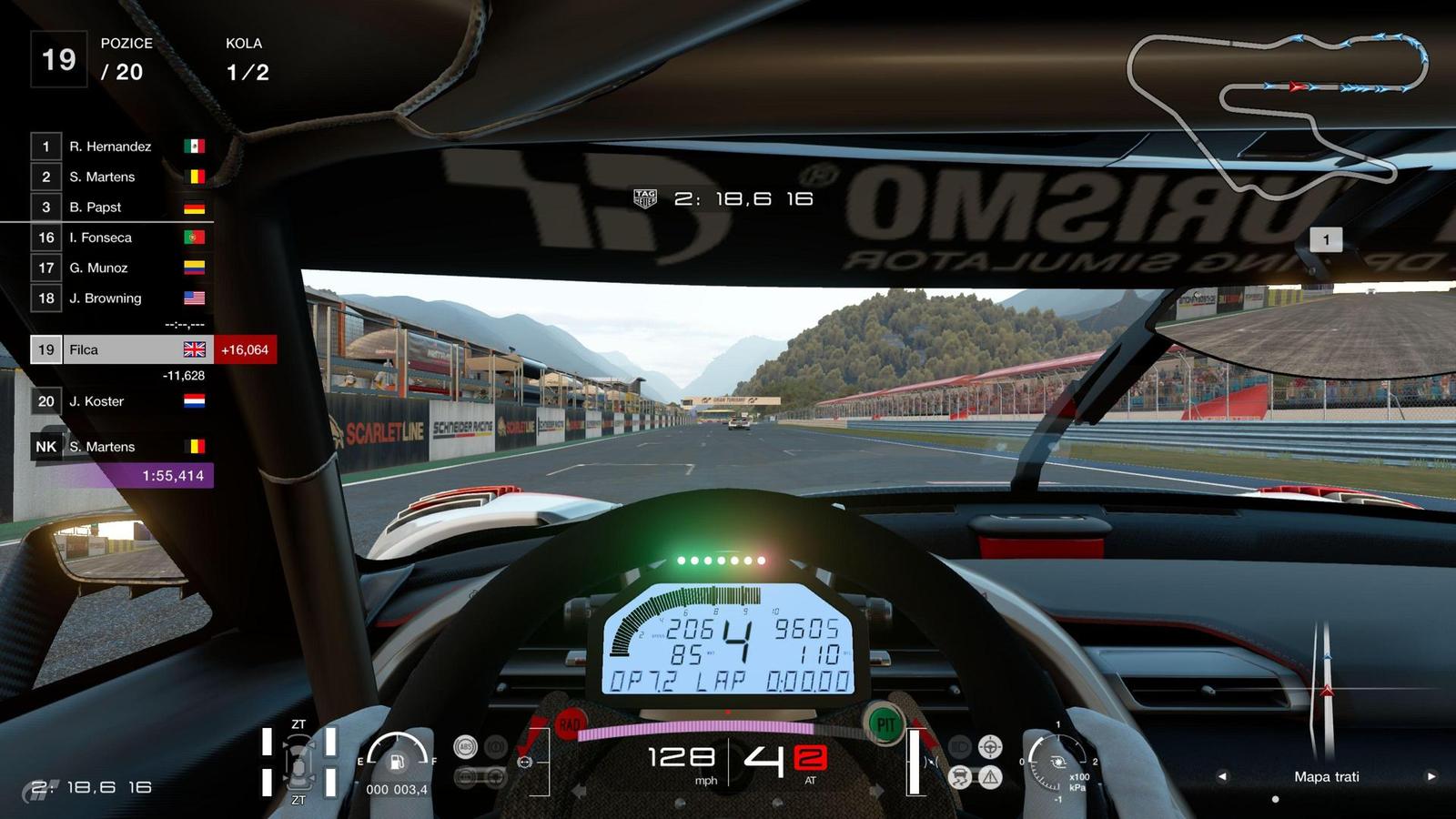Click the hazard warning triangle icon
1456x819 pixels.
tap(990, 776)
